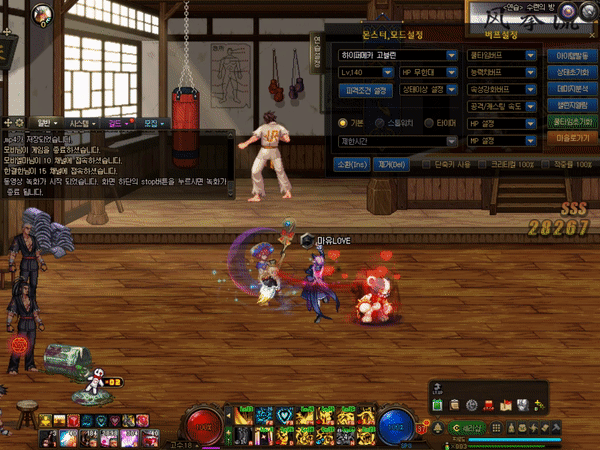Switch to the 길드 chat tab

(116, 122)
